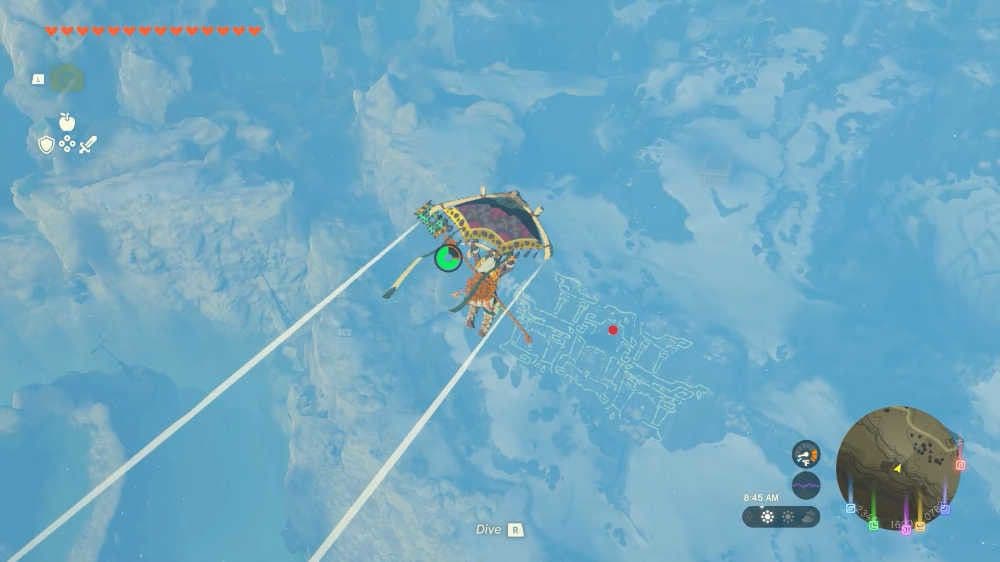Pick the yellow pin marker below minimap
Viewport: 1000px width, 562px height.
coord(919,526)
